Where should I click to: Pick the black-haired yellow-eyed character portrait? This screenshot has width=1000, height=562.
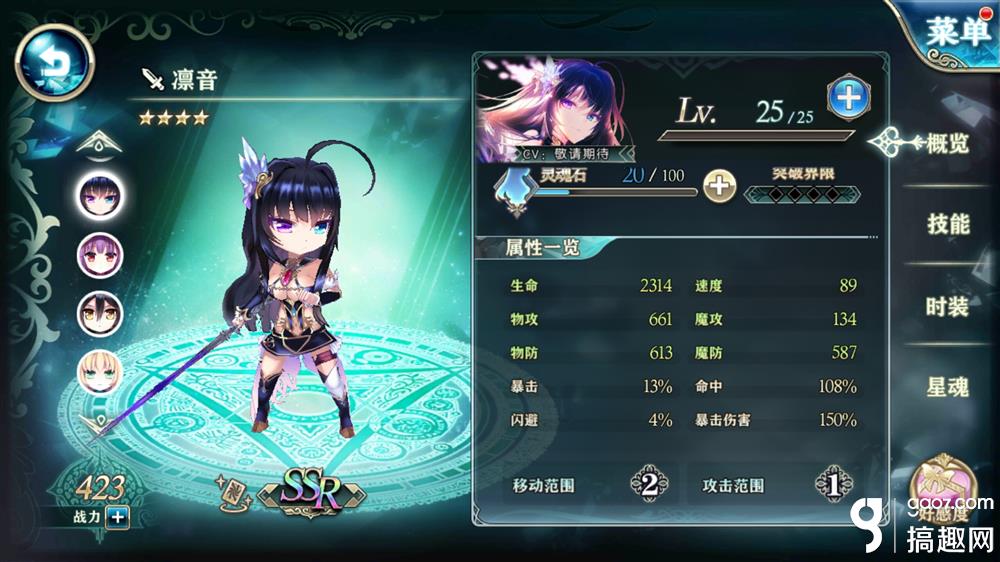pos(101,312)
